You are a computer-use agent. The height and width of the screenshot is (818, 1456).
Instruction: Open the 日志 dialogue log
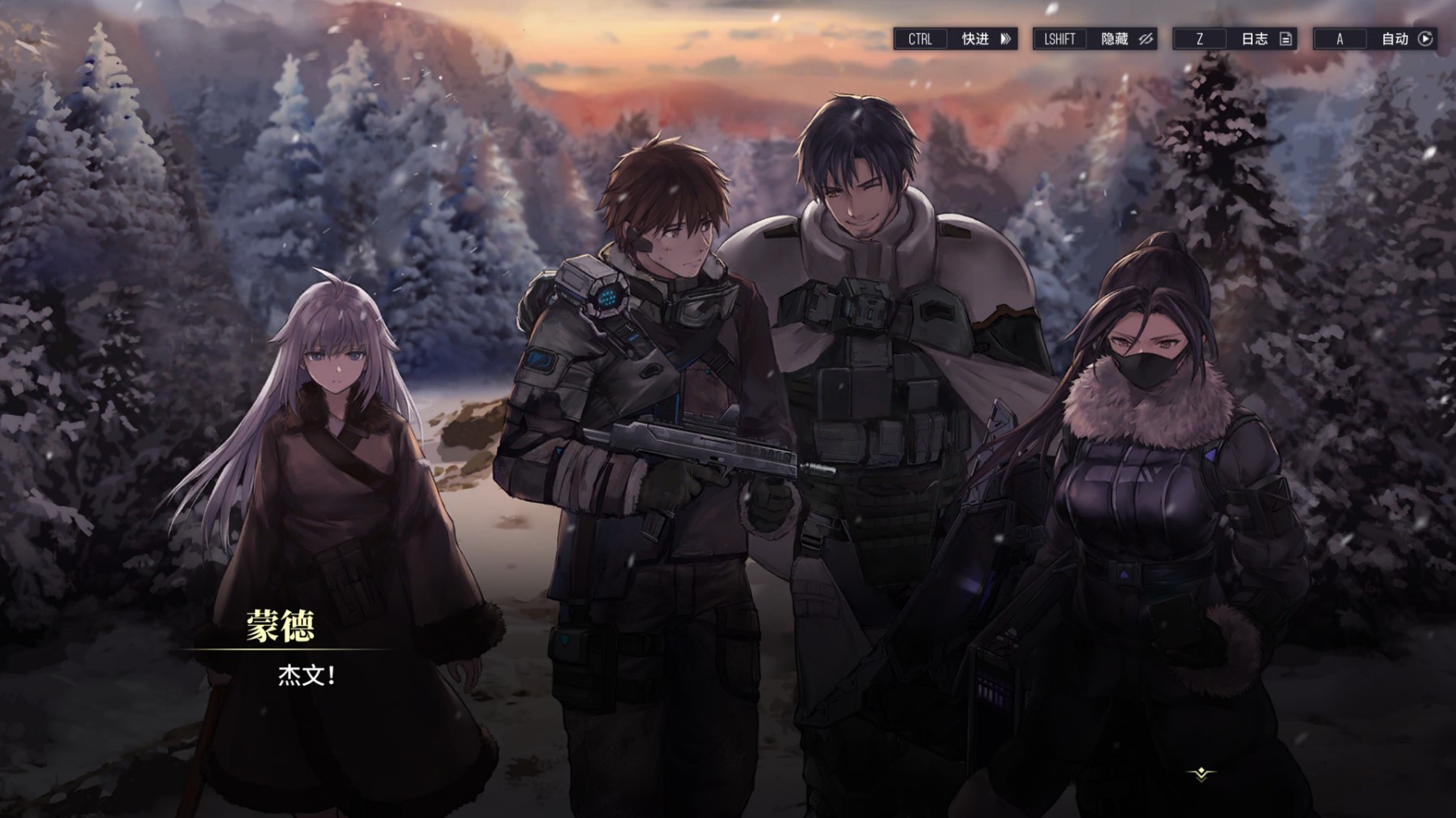[x=1264, y=39]
